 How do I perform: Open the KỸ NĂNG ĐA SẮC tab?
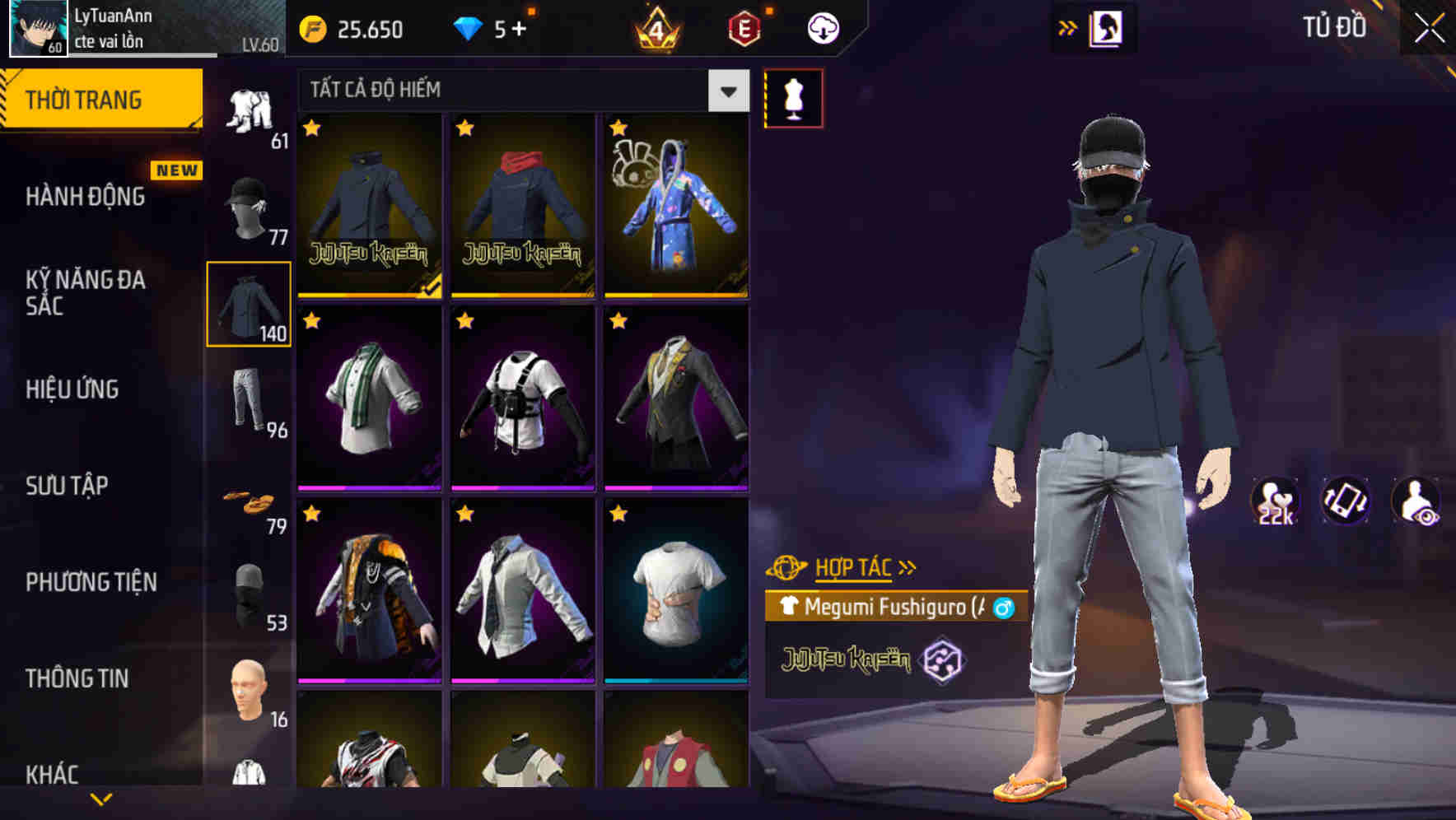point(85,294)
